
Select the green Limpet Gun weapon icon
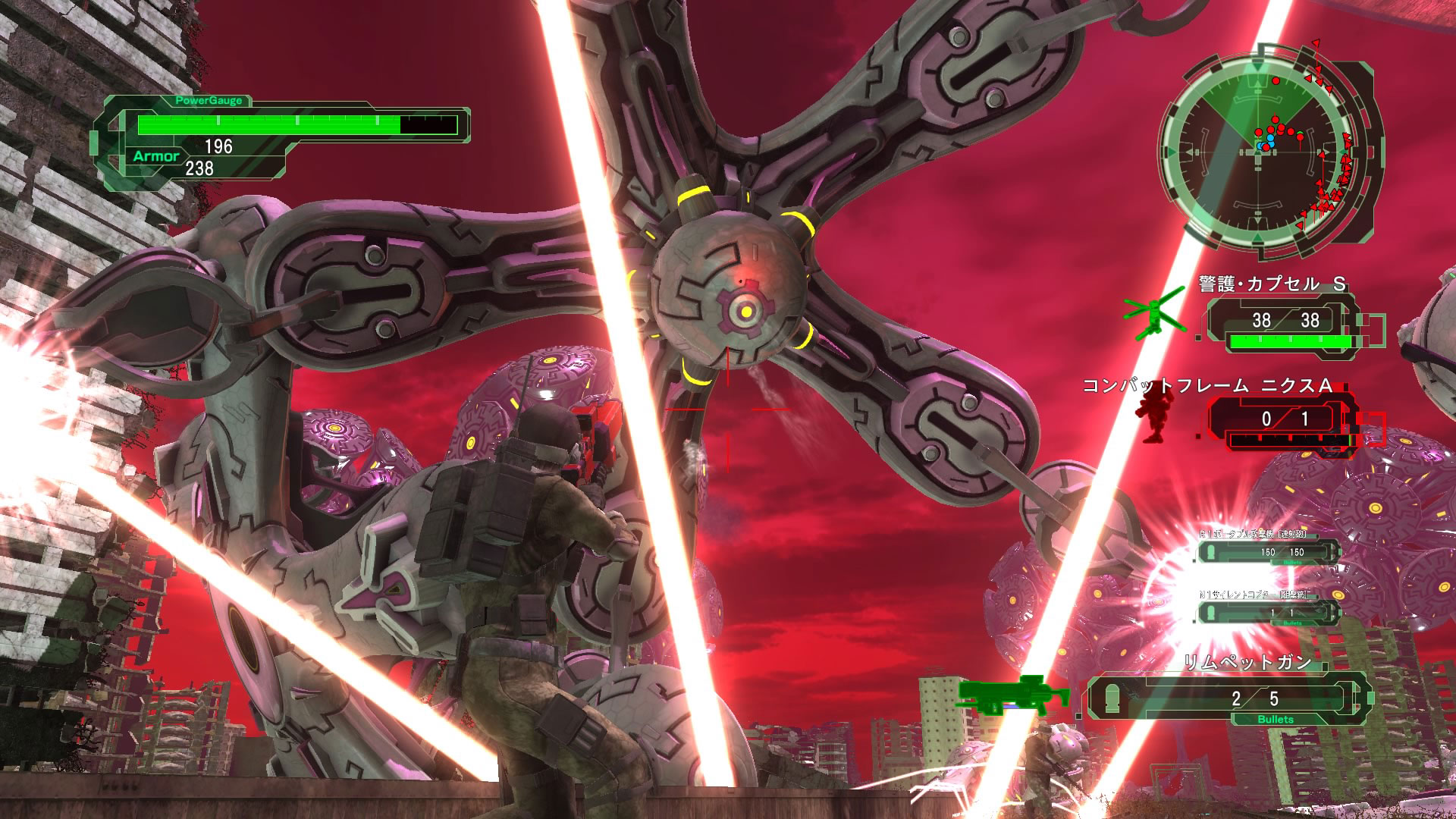tap(1012, 695)
